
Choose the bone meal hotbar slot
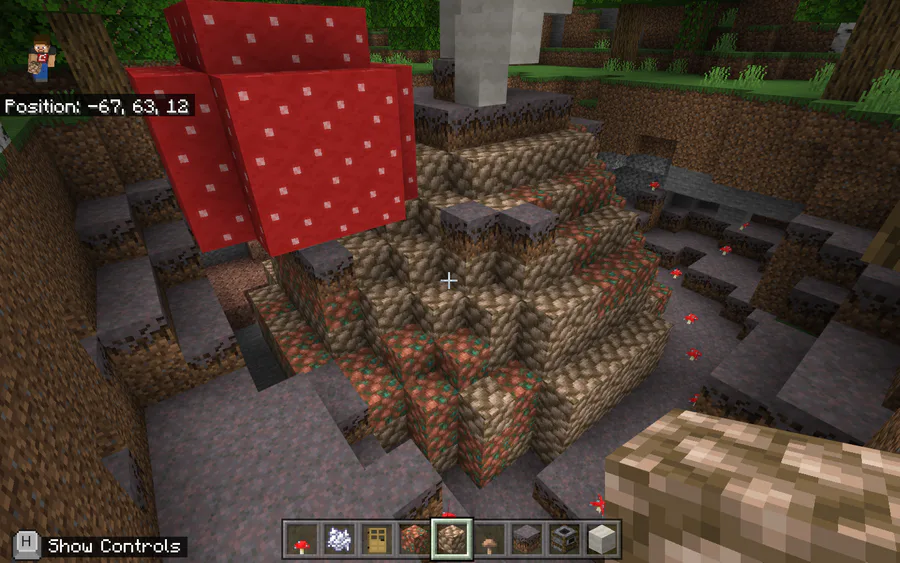[x=338, y=539]
